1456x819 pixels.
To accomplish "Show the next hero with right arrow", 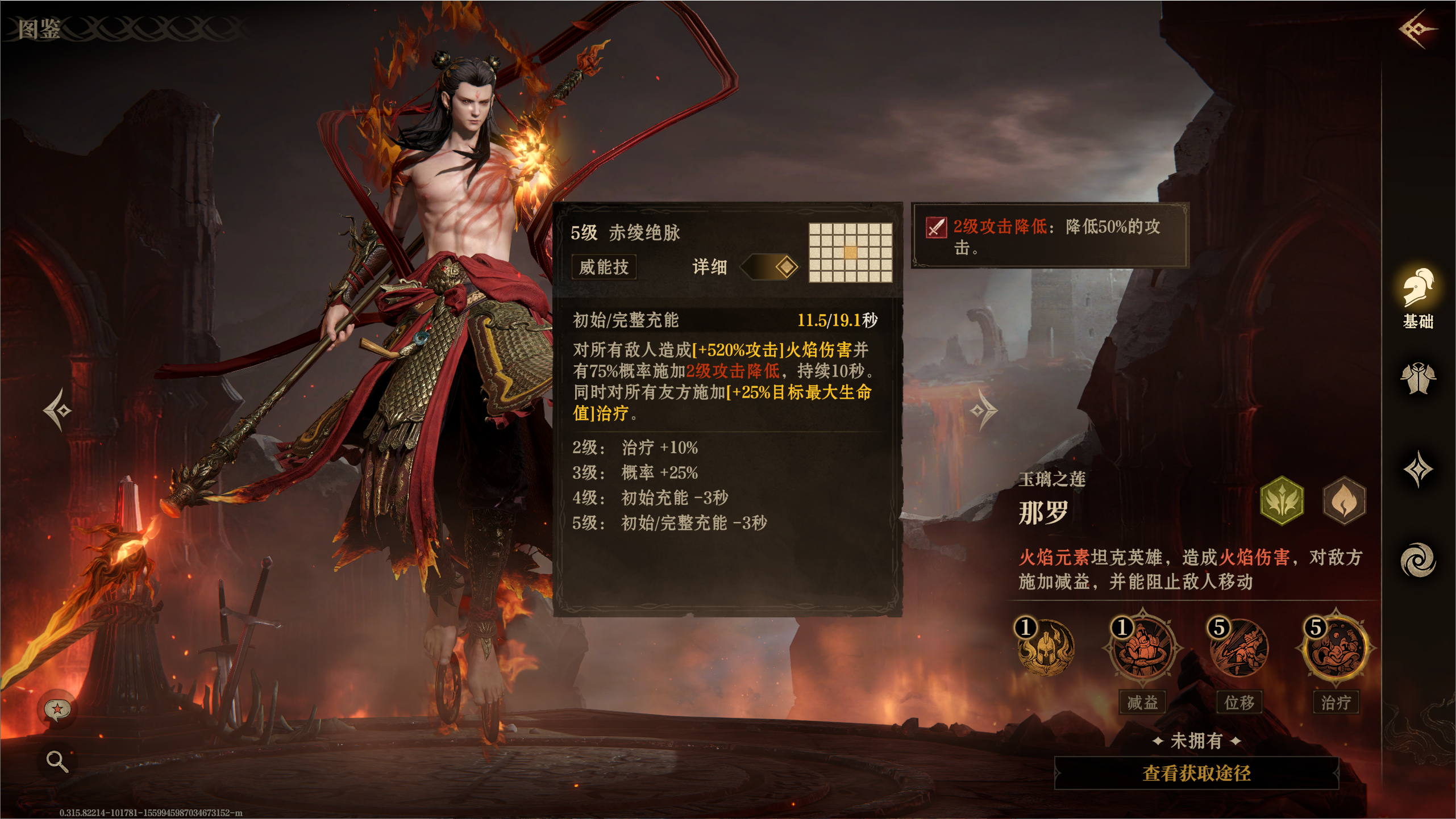I will pos(984,409).
